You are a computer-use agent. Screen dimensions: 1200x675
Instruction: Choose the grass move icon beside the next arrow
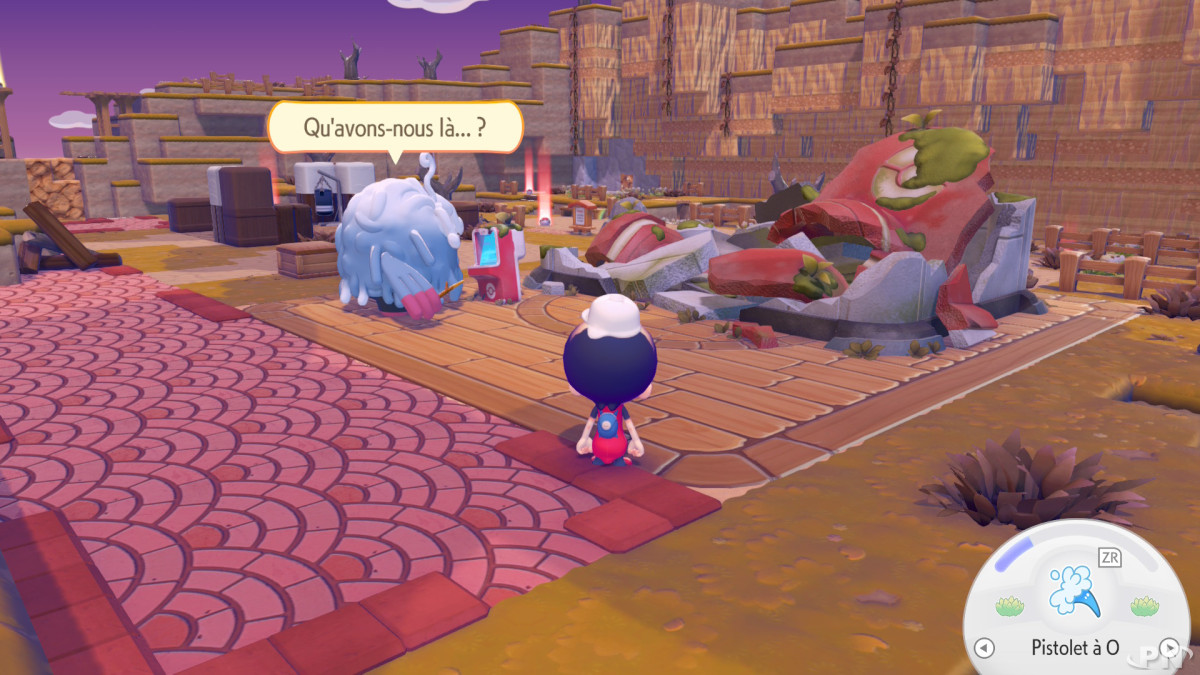tap(1144, 606)
